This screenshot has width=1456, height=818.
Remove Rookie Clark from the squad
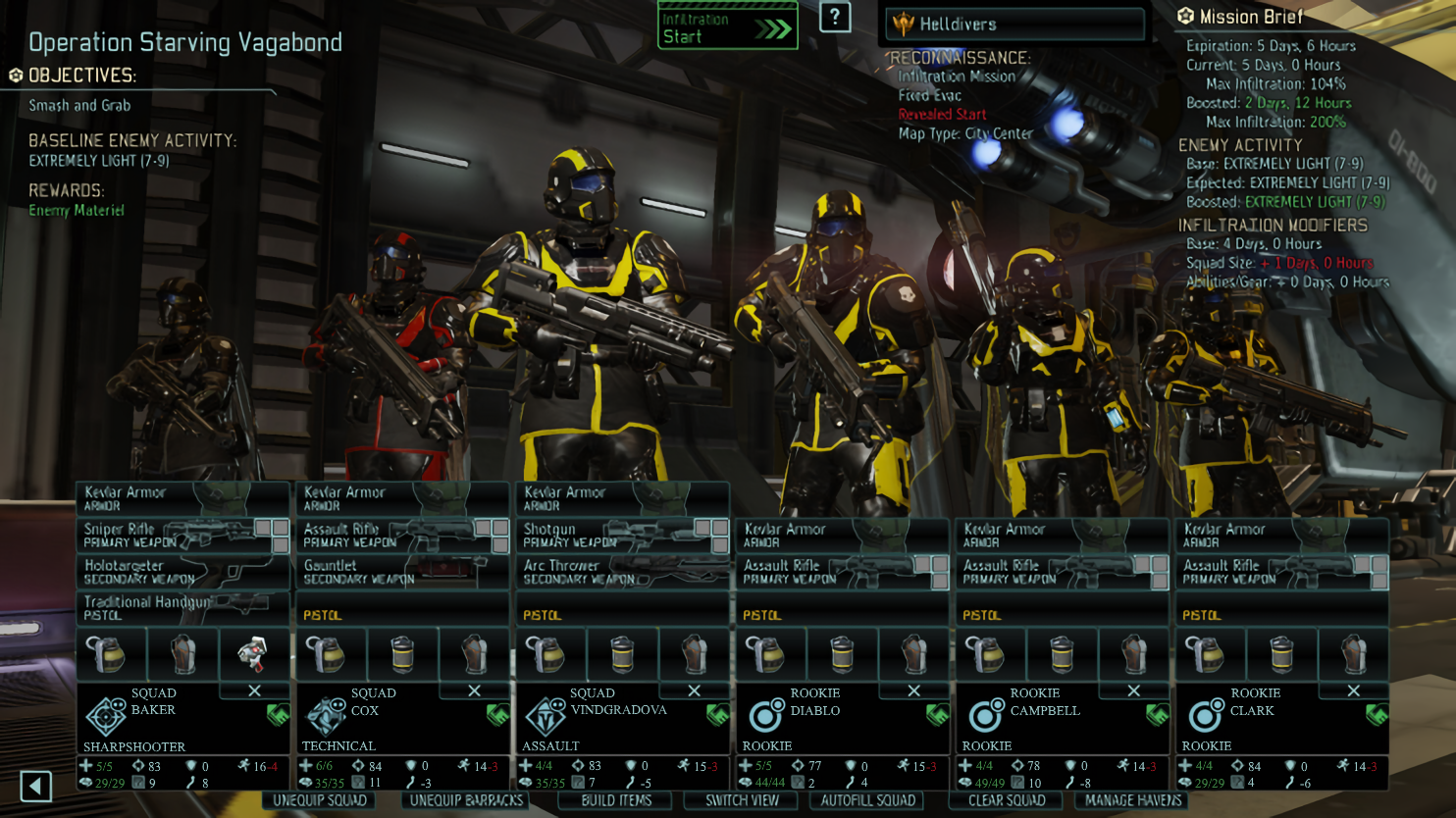(1353, 690)
